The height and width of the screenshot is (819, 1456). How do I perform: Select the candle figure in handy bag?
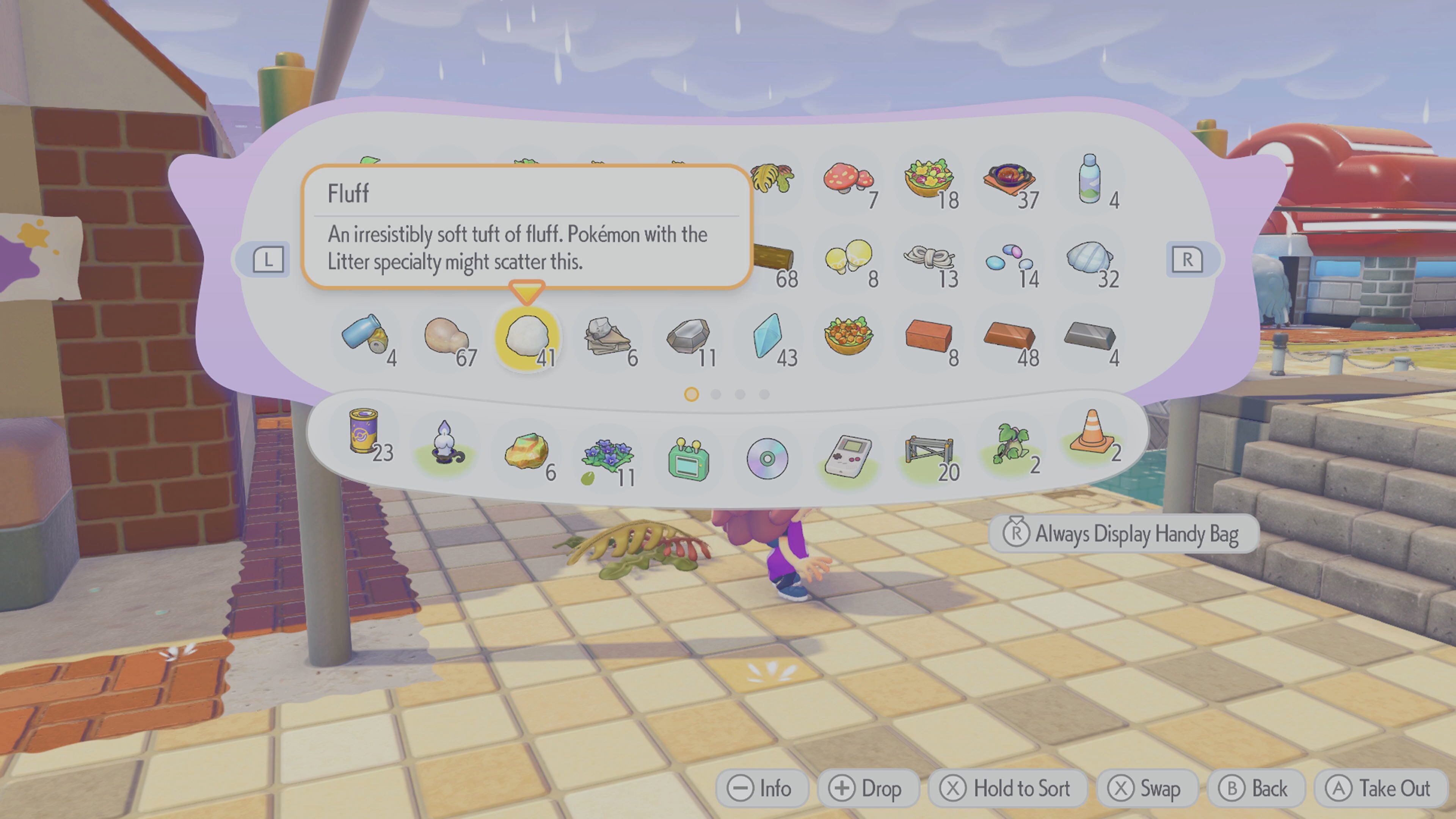445,442
